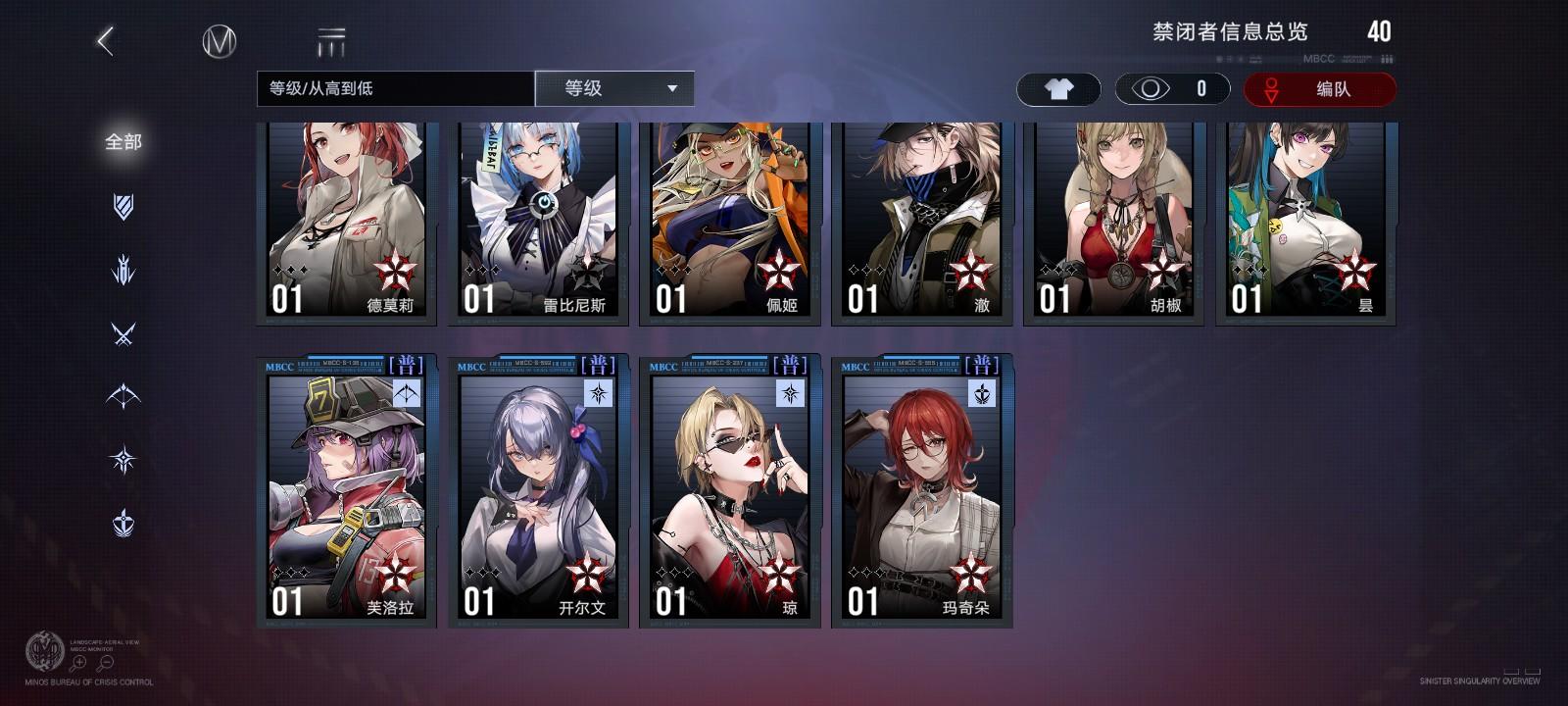Click the back arrow at the top left
Screen dimensions: 1568x706
point(103,42)
